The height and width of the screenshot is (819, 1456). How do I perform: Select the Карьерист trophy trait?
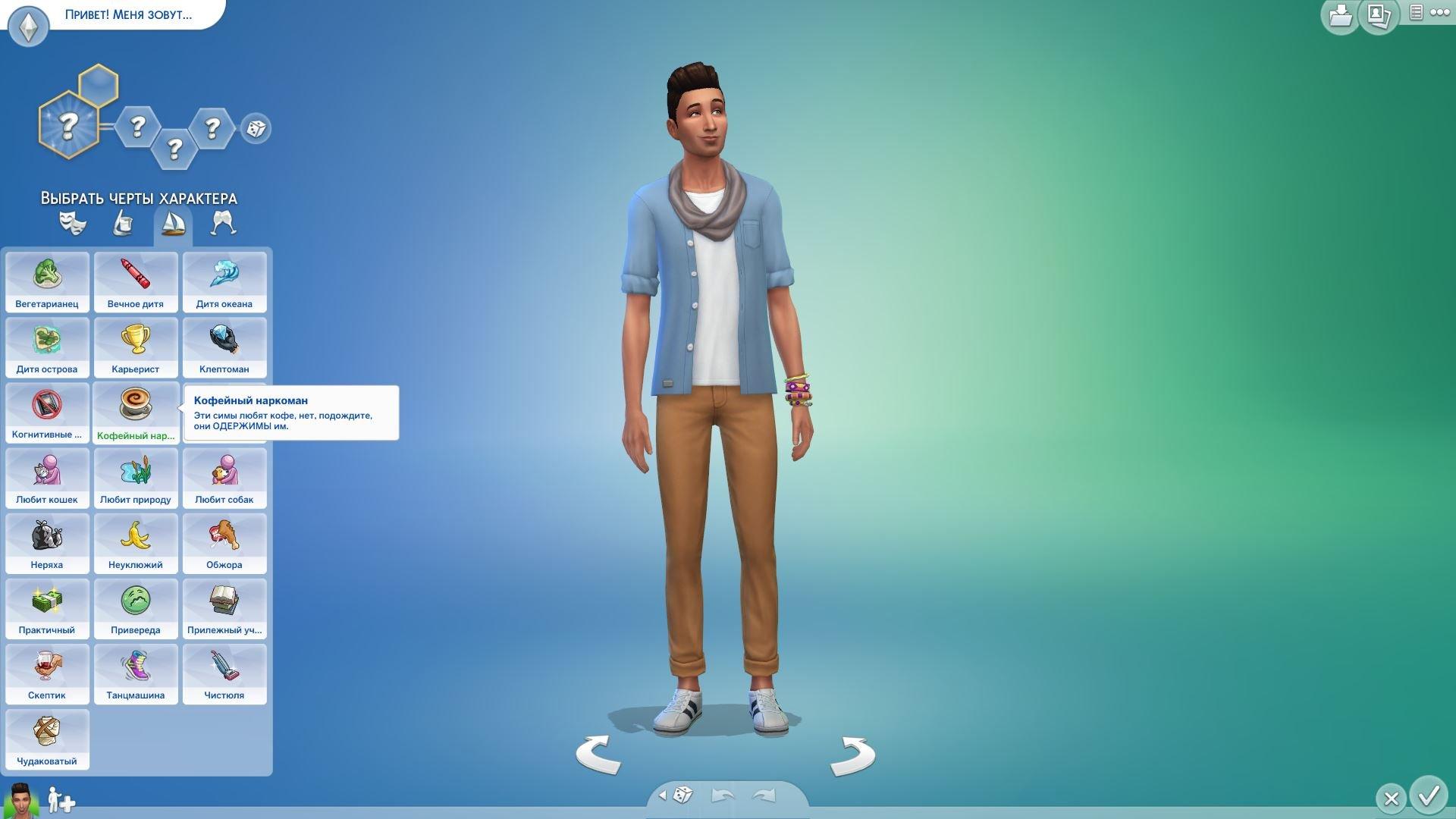point(136,347)
